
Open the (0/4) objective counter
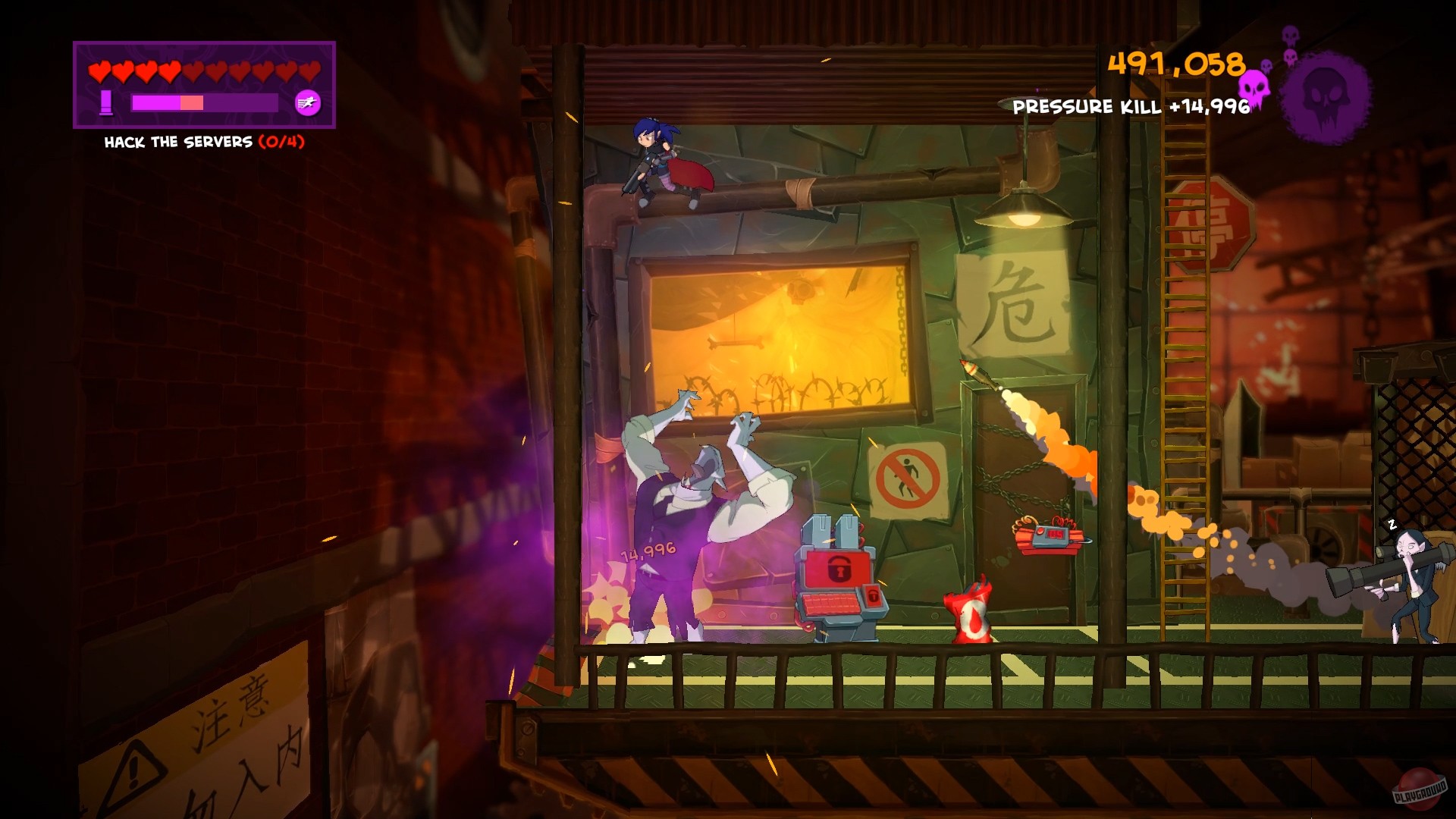[x=282, y=141]
